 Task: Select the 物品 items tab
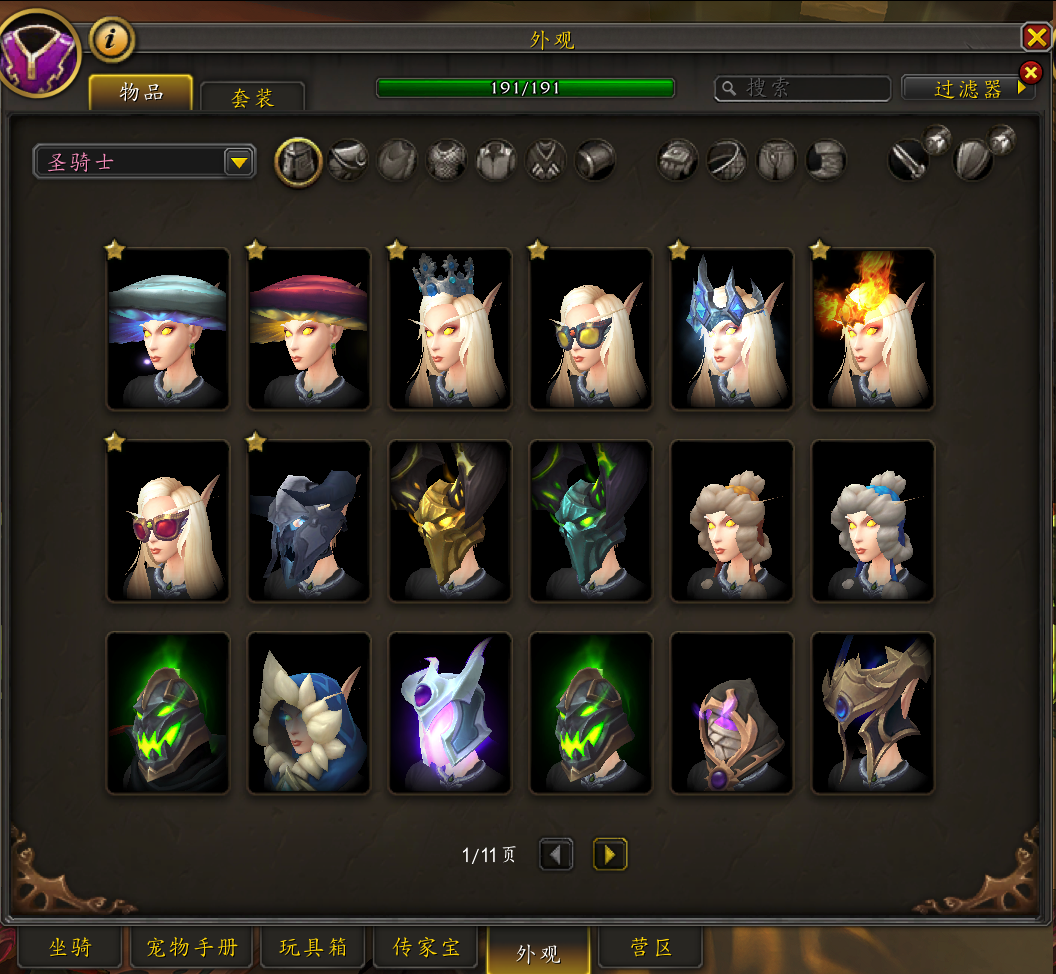pos(141,92)
